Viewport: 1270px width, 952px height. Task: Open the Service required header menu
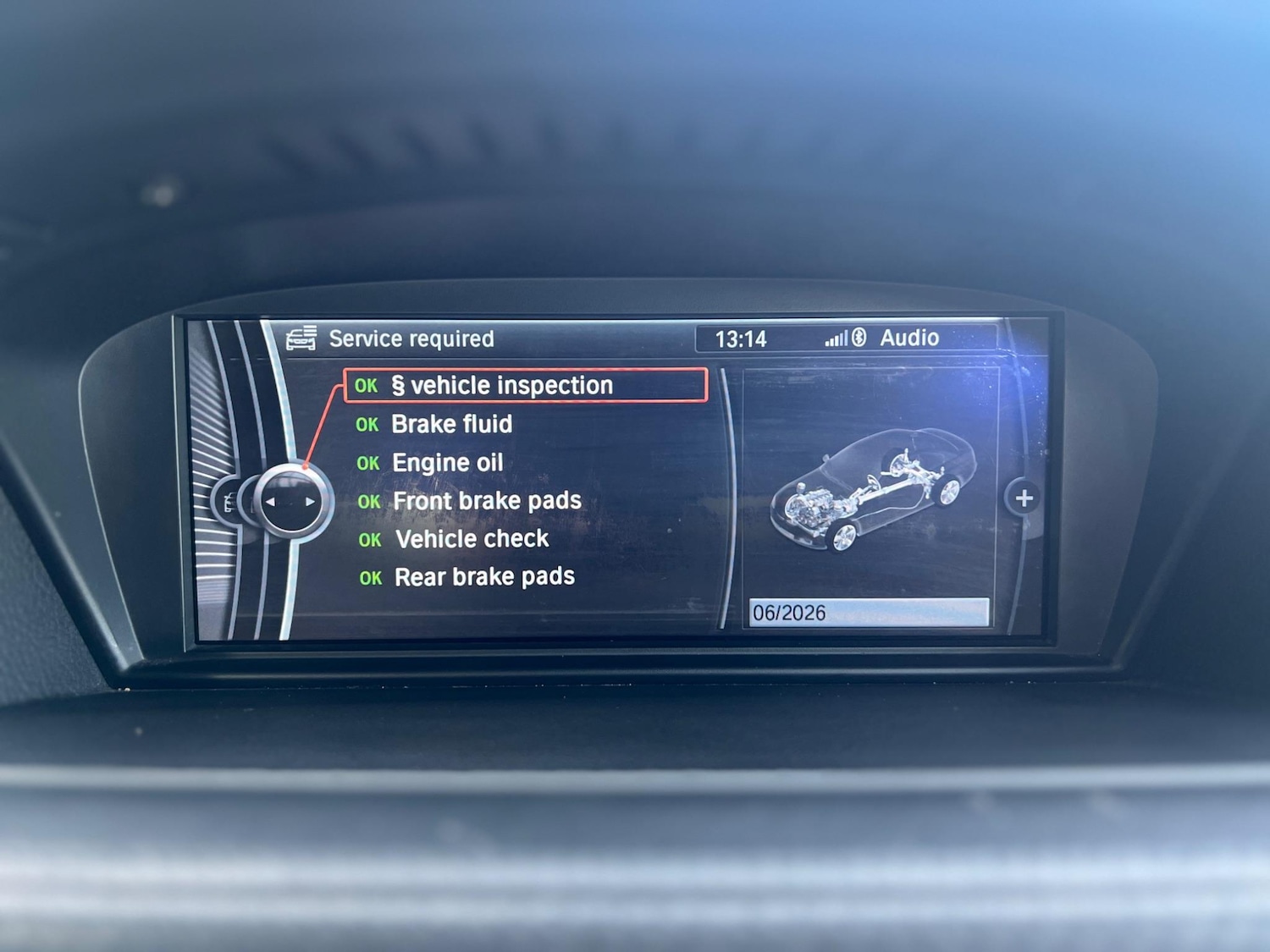coord(411,338)
